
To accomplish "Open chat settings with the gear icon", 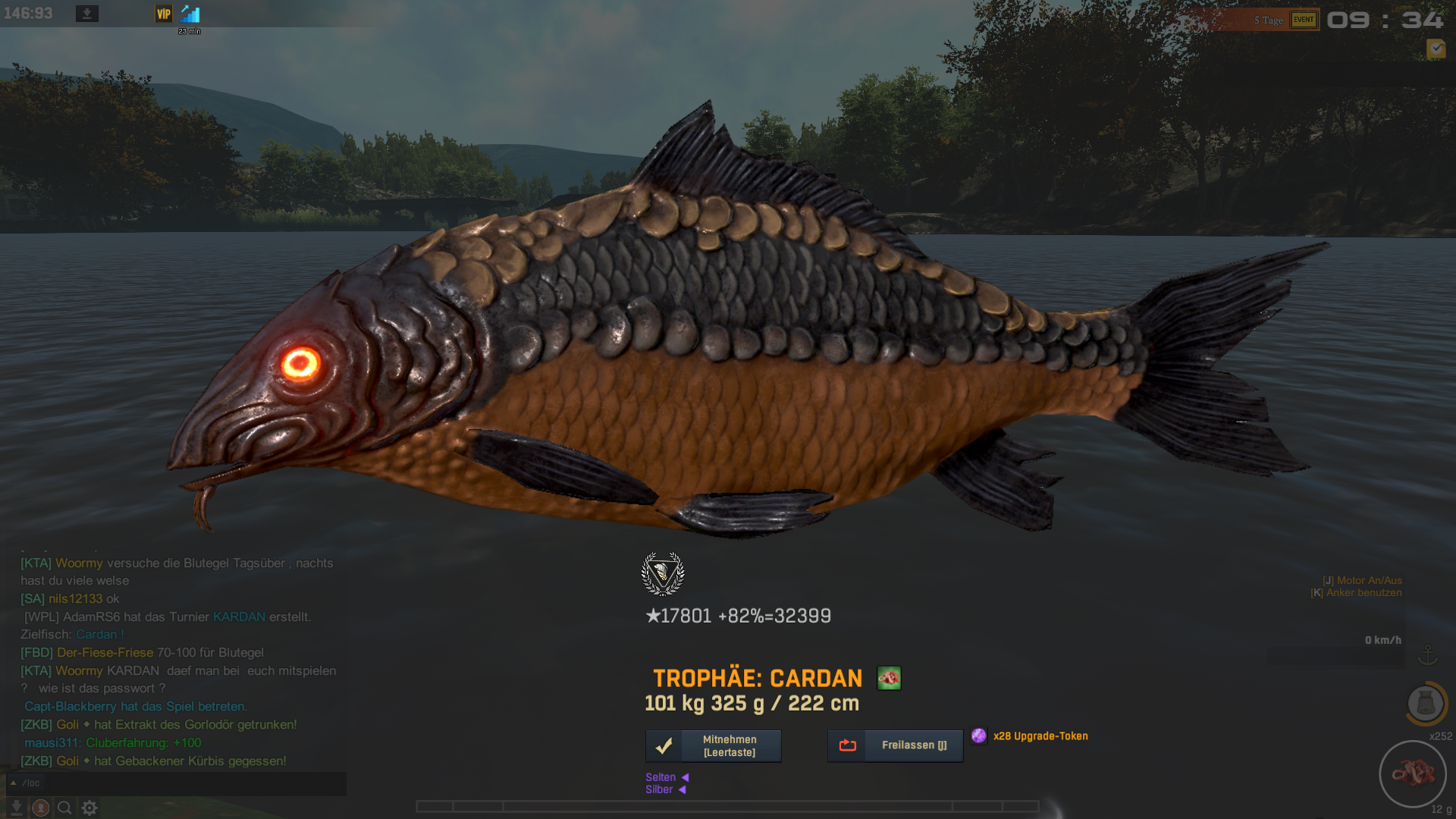I will [x=89, y=808].
